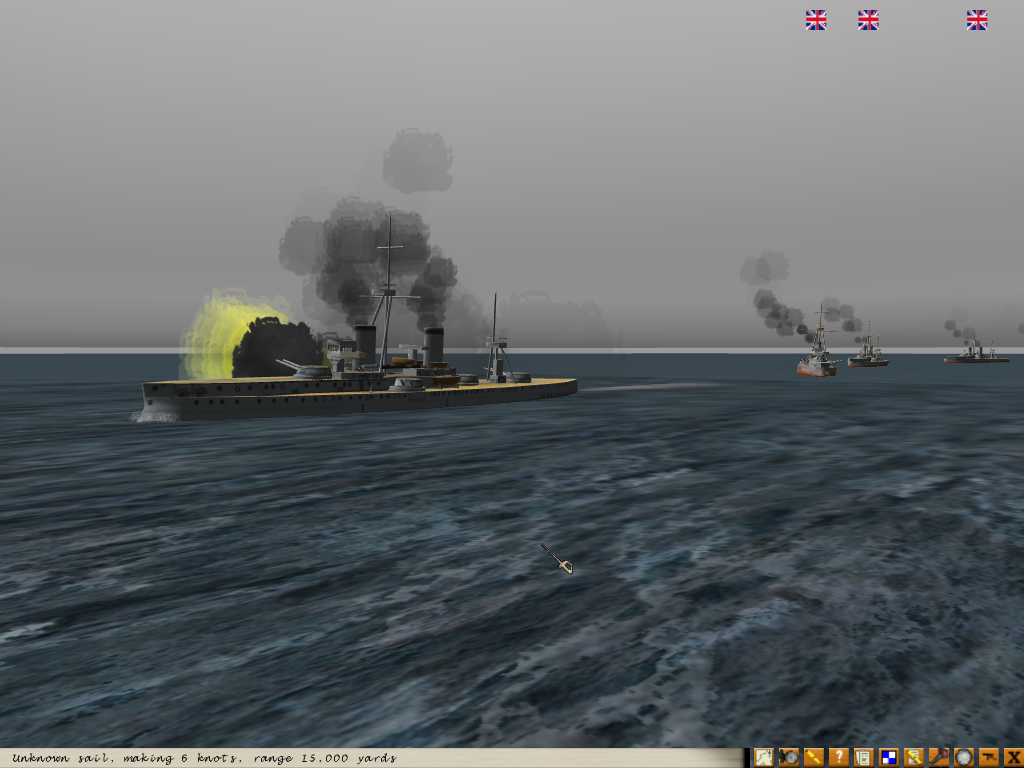Activate the gun cannon icon
Viewport: 1024px width, 768px height.
point(989,758)
